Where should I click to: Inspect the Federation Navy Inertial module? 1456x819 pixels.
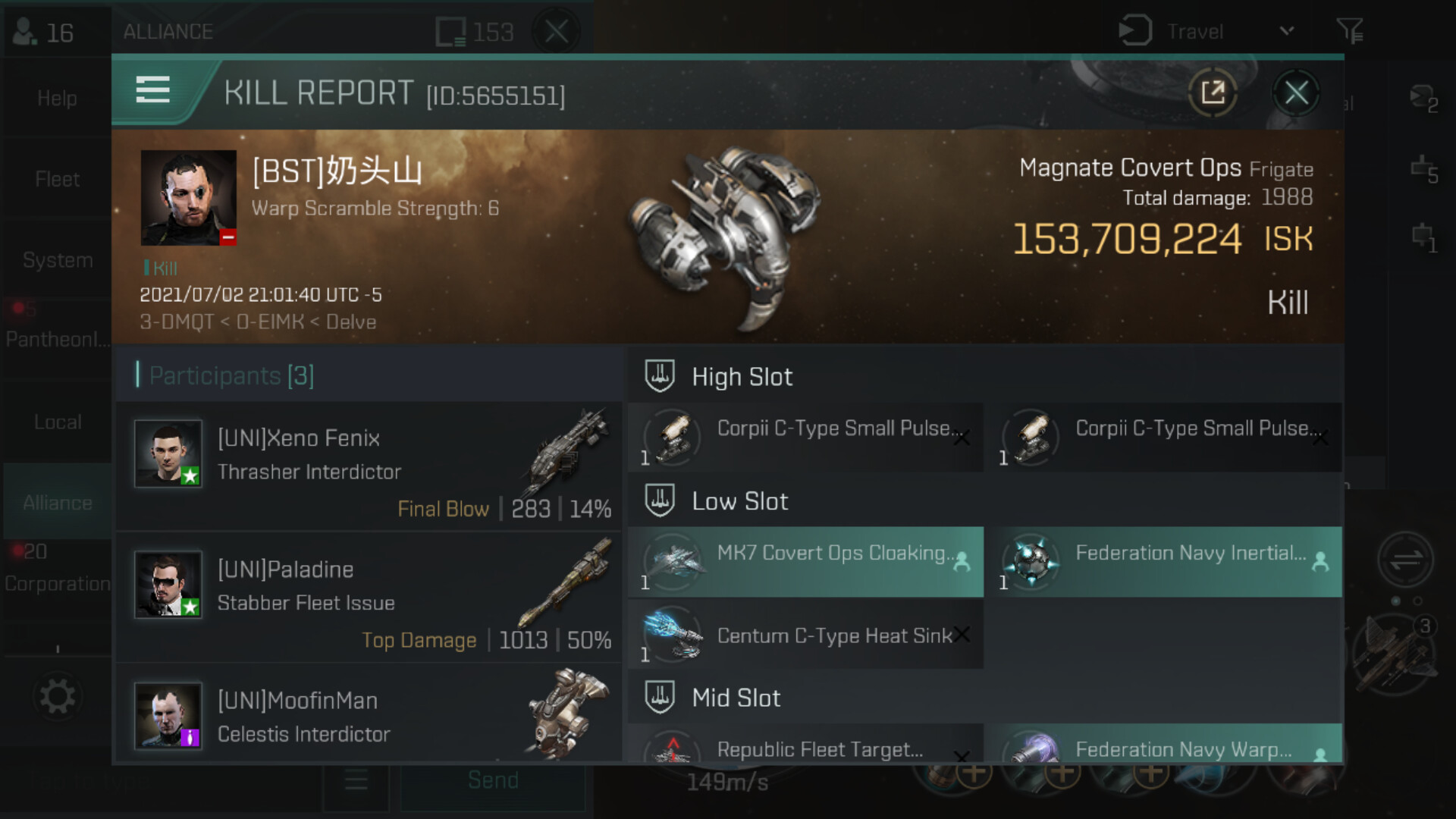click(x=1168, y=562)
